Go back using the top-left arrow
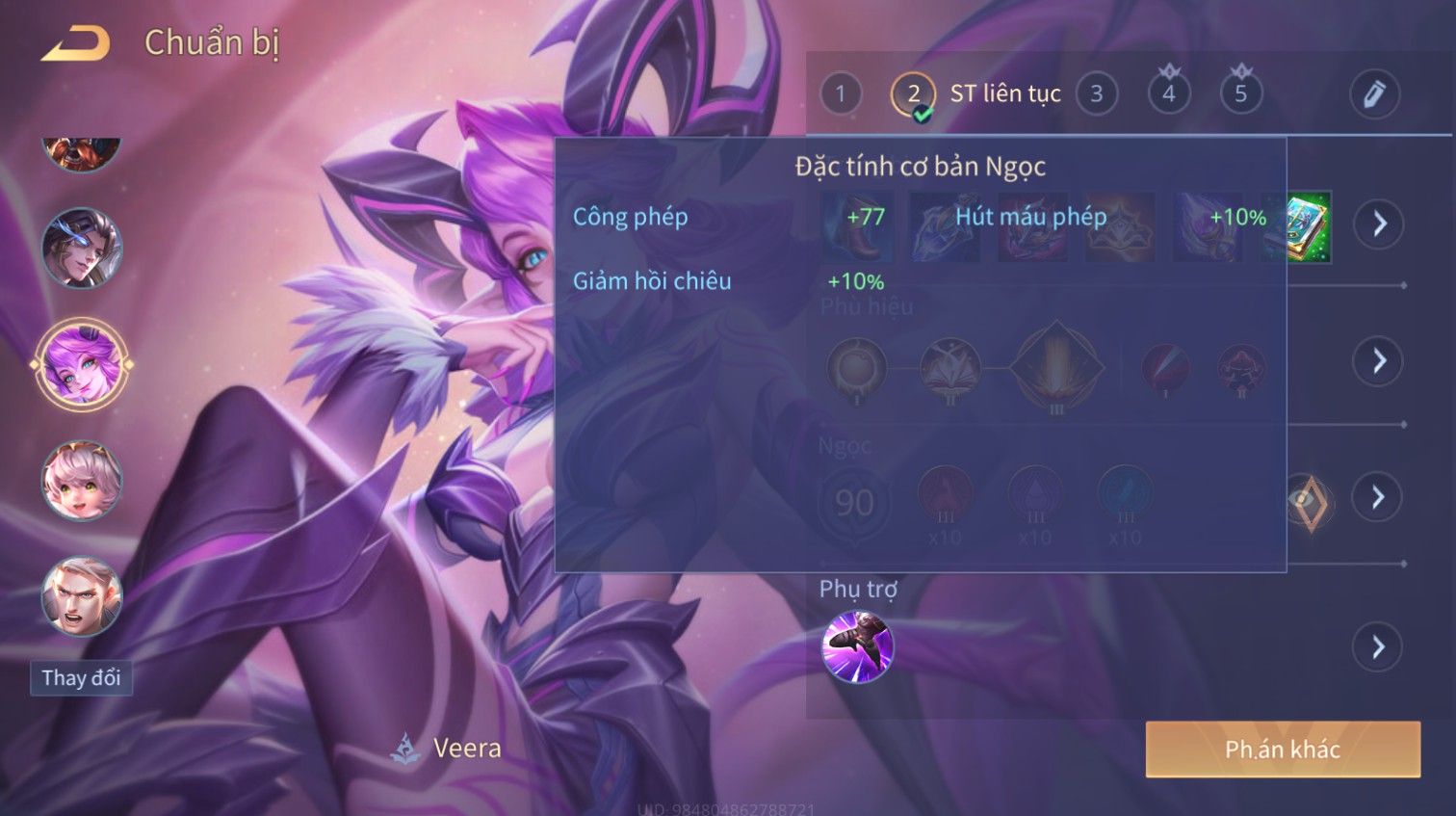Viewport: 1456px width, 816px height. tap(75, 43)
